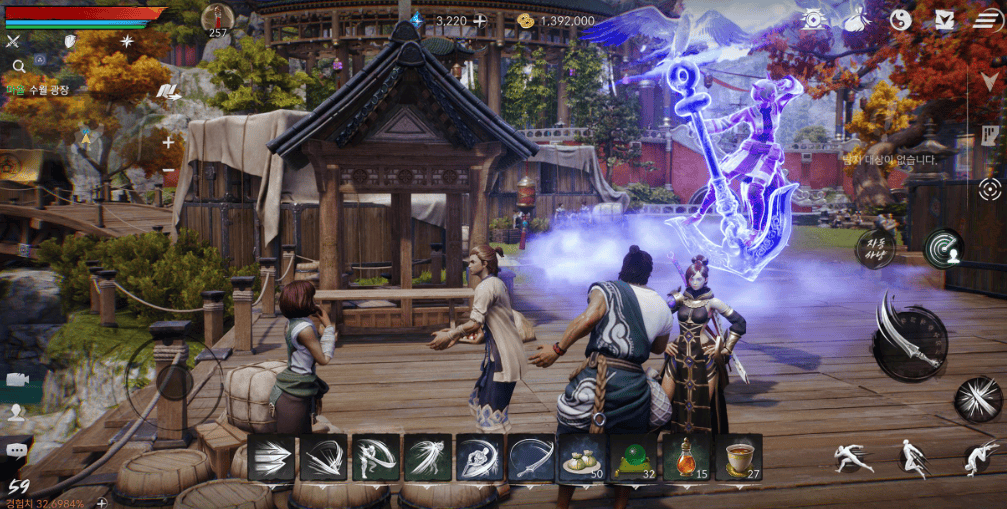Drink the tea cup consumable
The height and width of the screenshot is (509, 1007).
click(738, 457)
